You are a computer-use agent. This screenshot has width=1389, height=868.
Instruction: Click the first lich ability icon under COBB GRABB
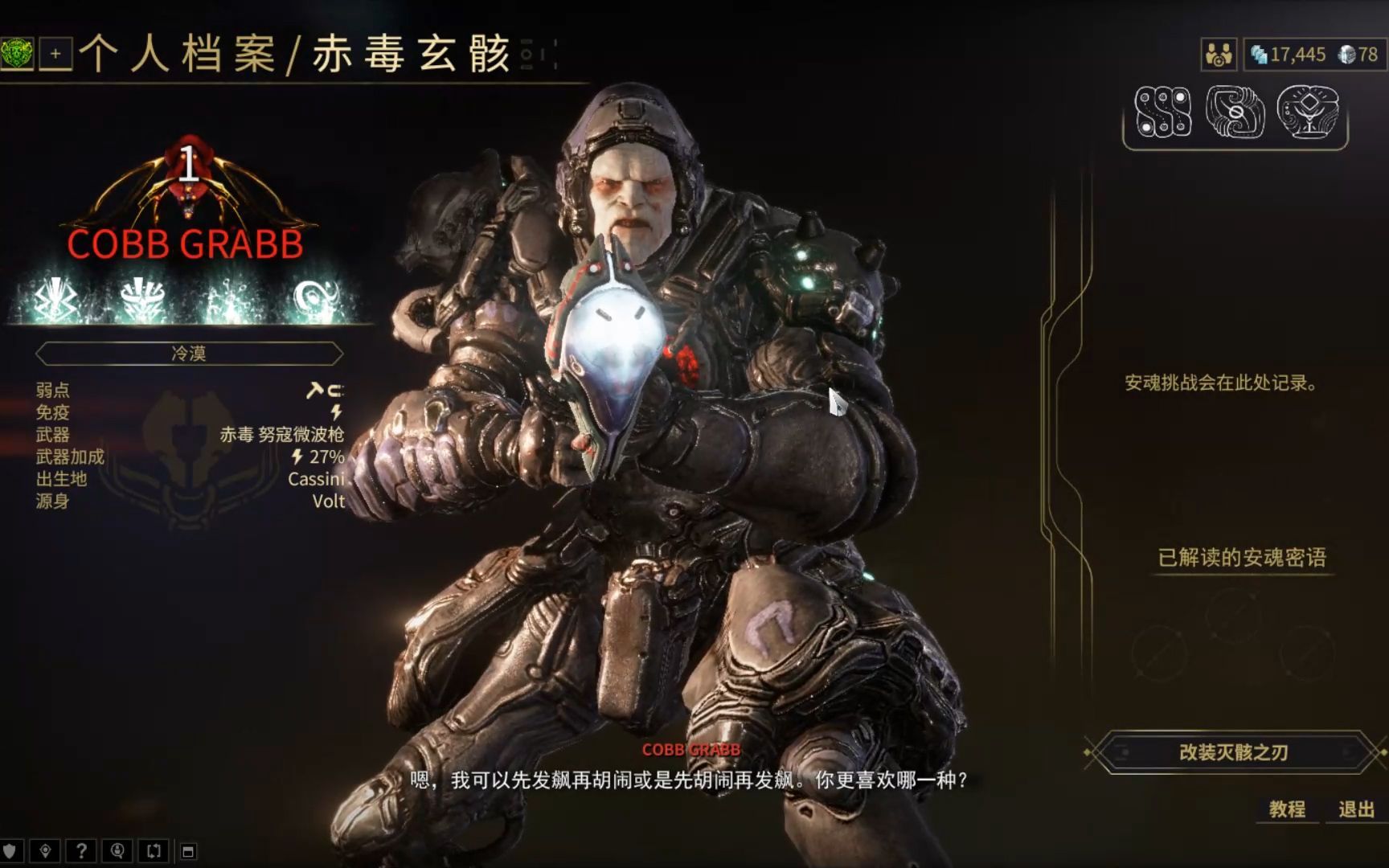tap(54, 297)
